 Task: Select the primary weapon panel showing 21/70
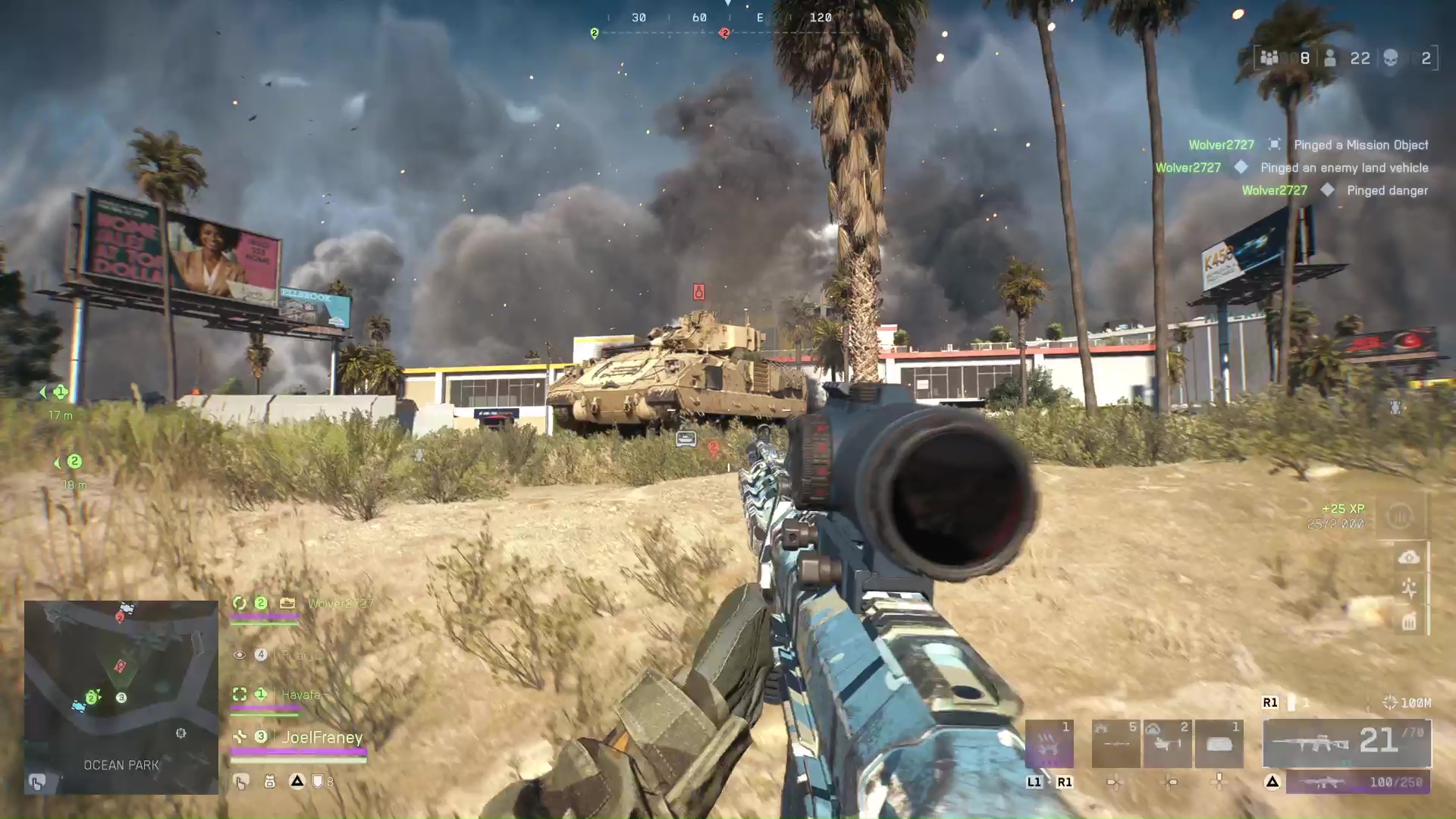point(1350,743)
